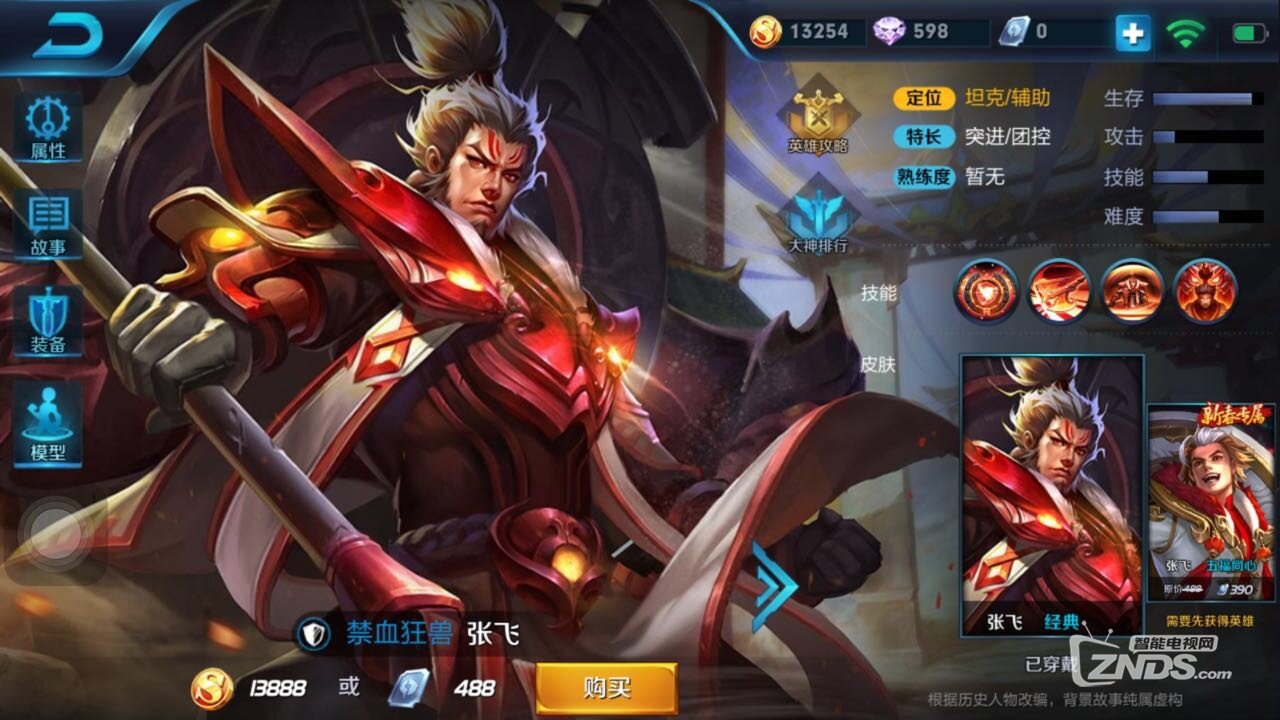The height and width of the screenshot is (720, 1280).
Task: Select the first skill icon with shield emblem
Action: (985, 290)
